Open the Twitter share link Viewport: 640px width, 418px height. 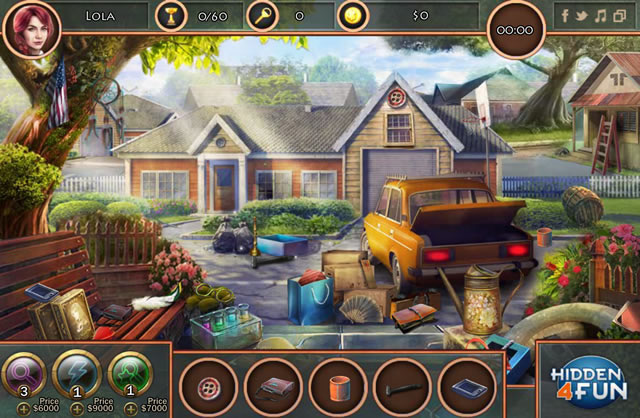point(583,16)
